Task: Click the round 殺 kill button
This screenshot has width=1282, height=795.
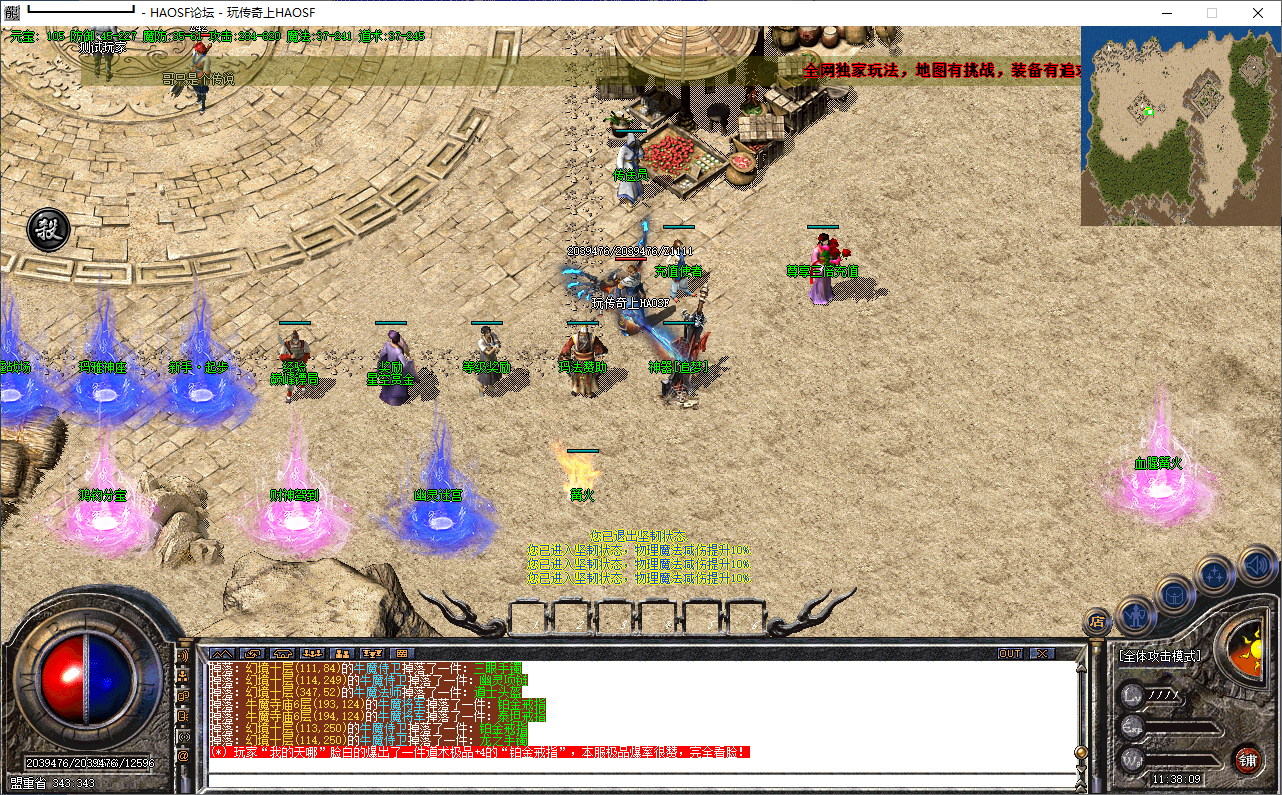Action: coord(47,230)
